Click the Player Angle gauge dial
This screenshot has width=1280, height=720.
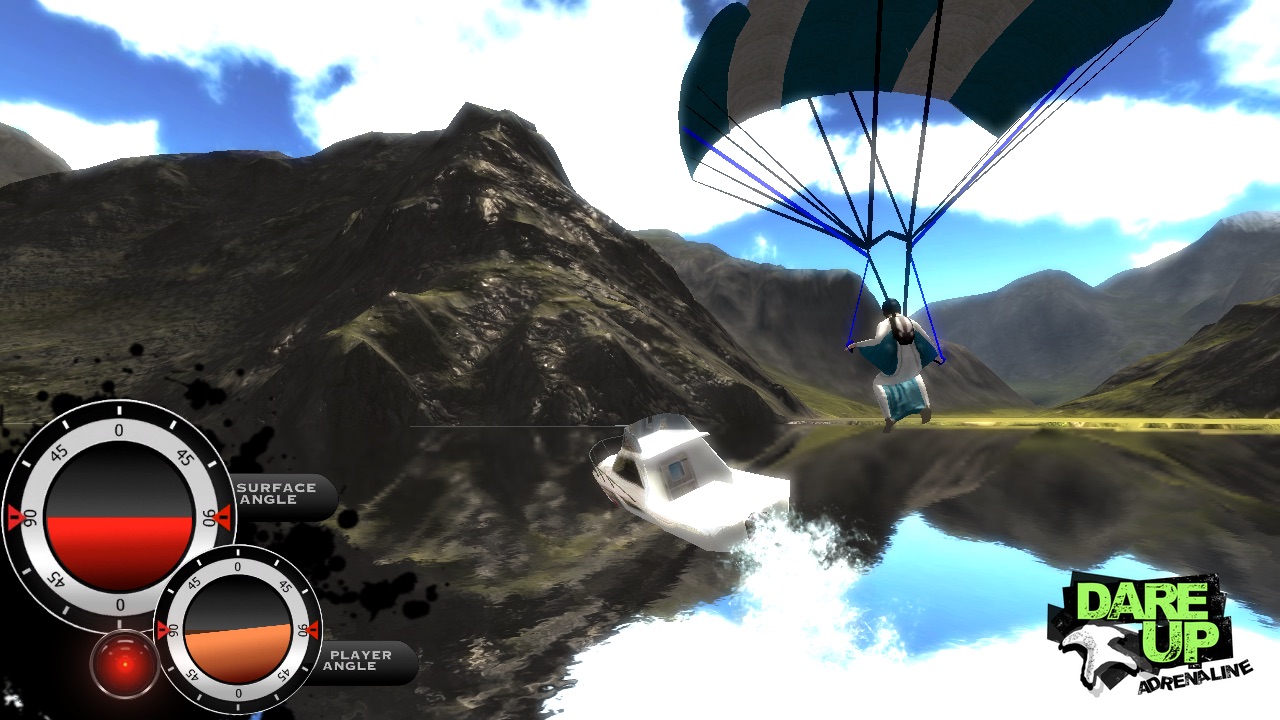click(237, 630)
